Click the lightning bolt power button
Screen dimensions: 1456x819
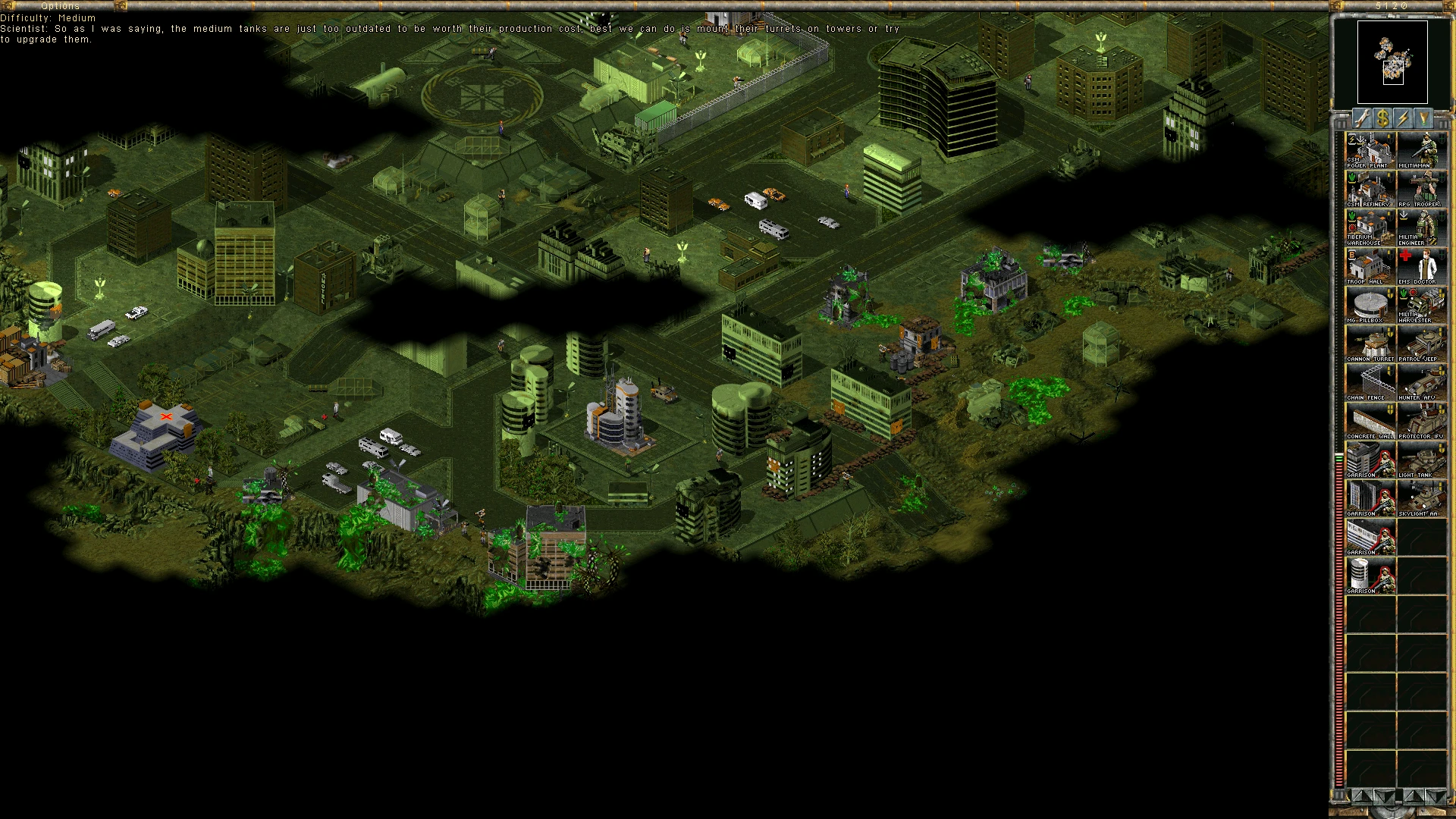pos(1404,118)
